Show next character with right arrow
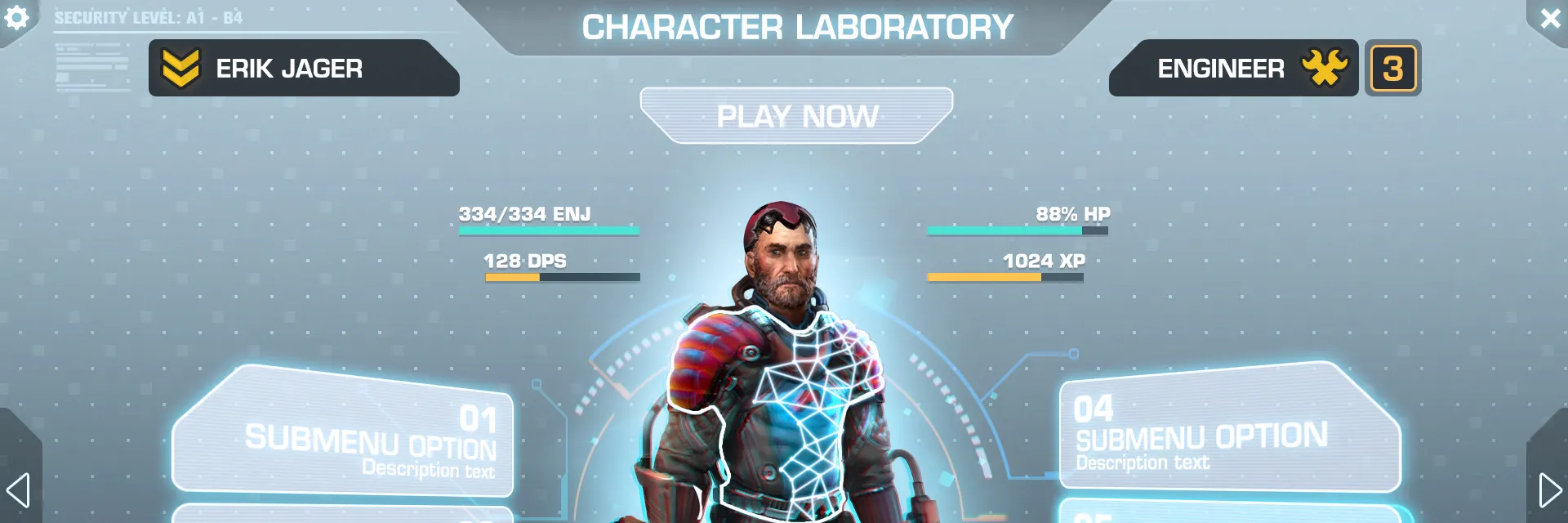This screenshot has height=523, width=1568. click(x=1548, y=490)
